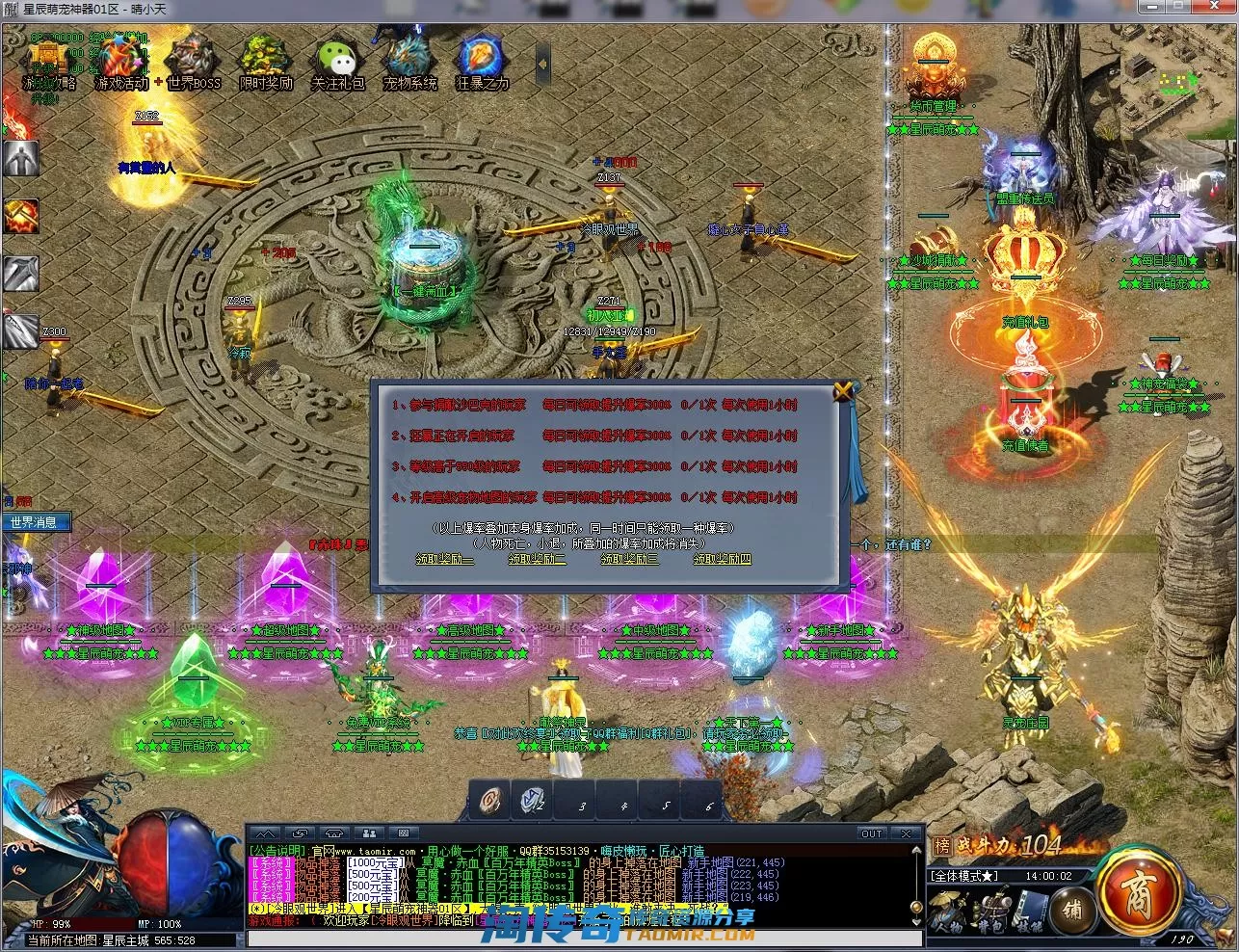The height and width of the screenshot is (952, 1239).
Task: Open the 宠物系统 pet system icon
Action: 409,62
